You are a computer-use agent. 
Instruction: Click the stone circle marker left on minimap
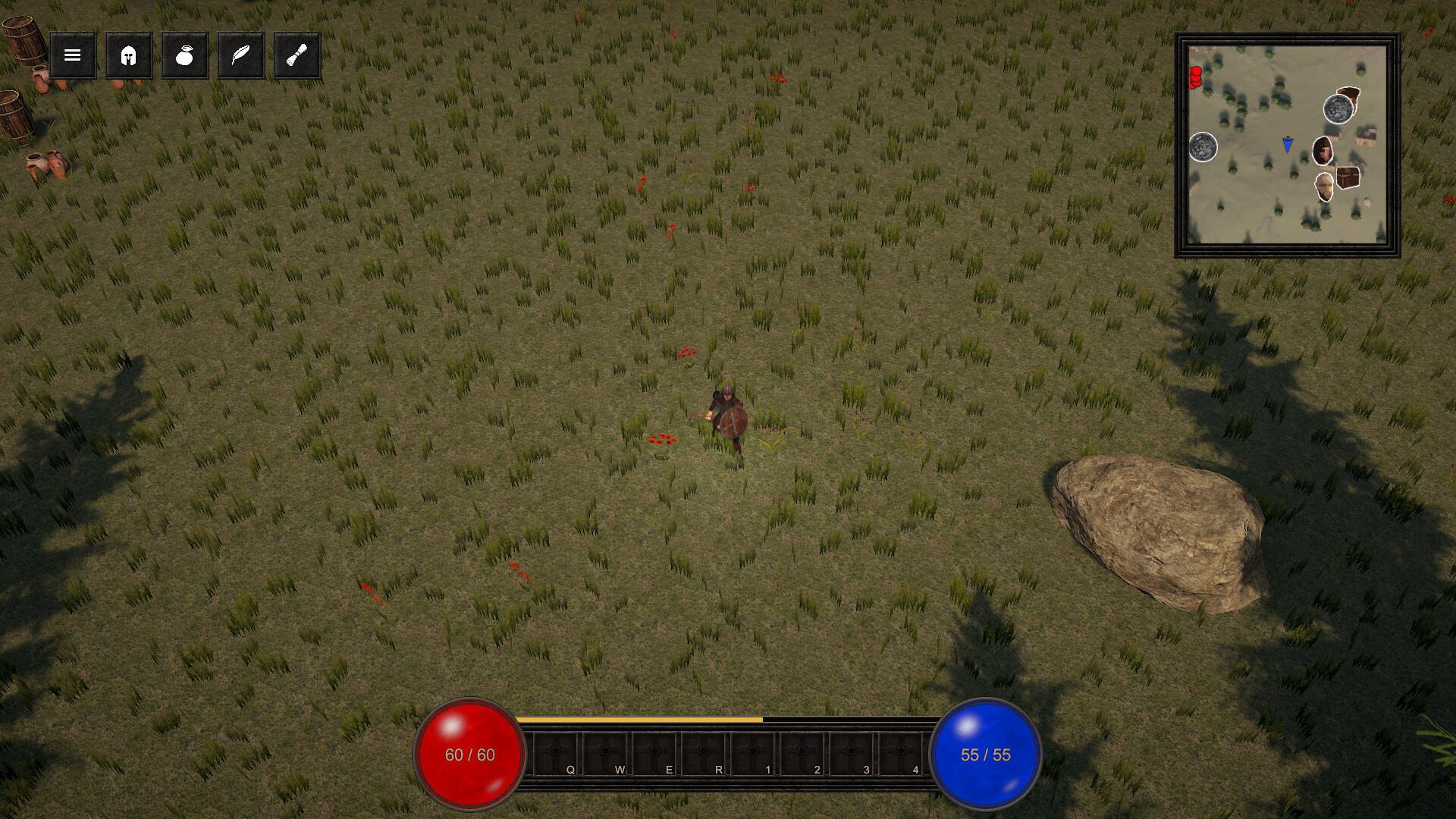[1203, 149]
